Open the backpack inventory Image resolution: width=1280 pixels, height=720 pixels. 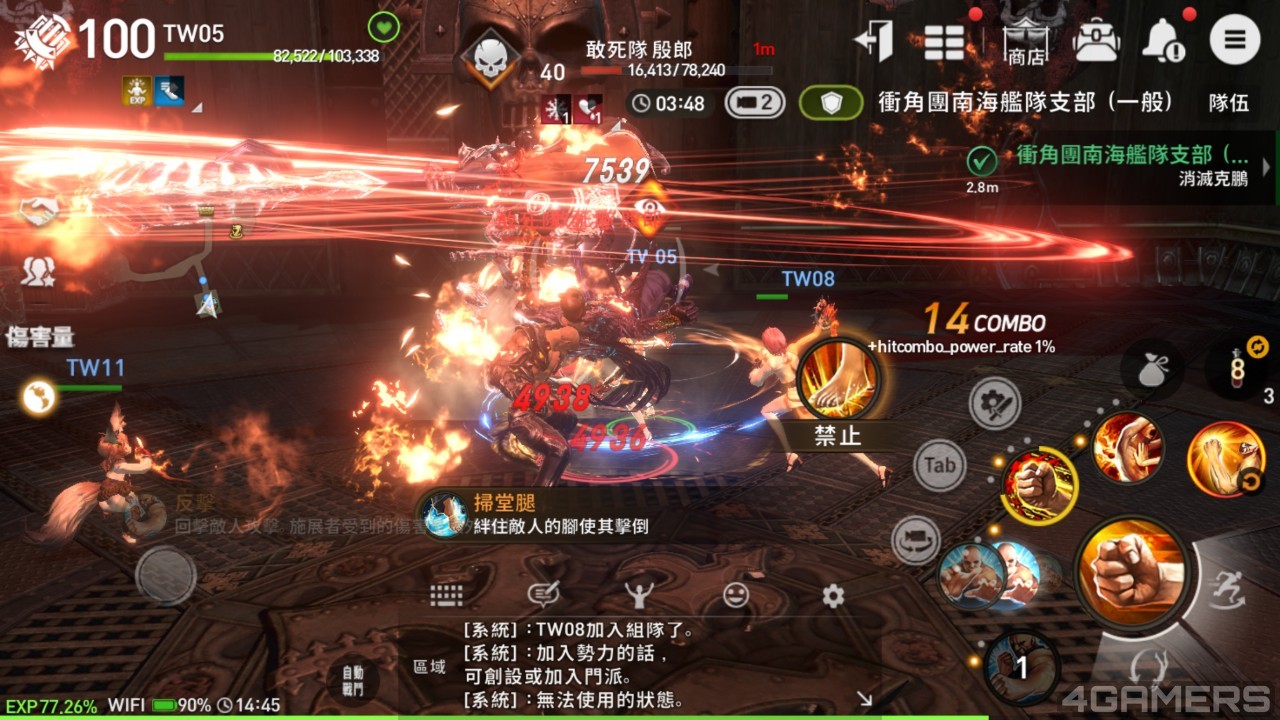[1096, 41]
